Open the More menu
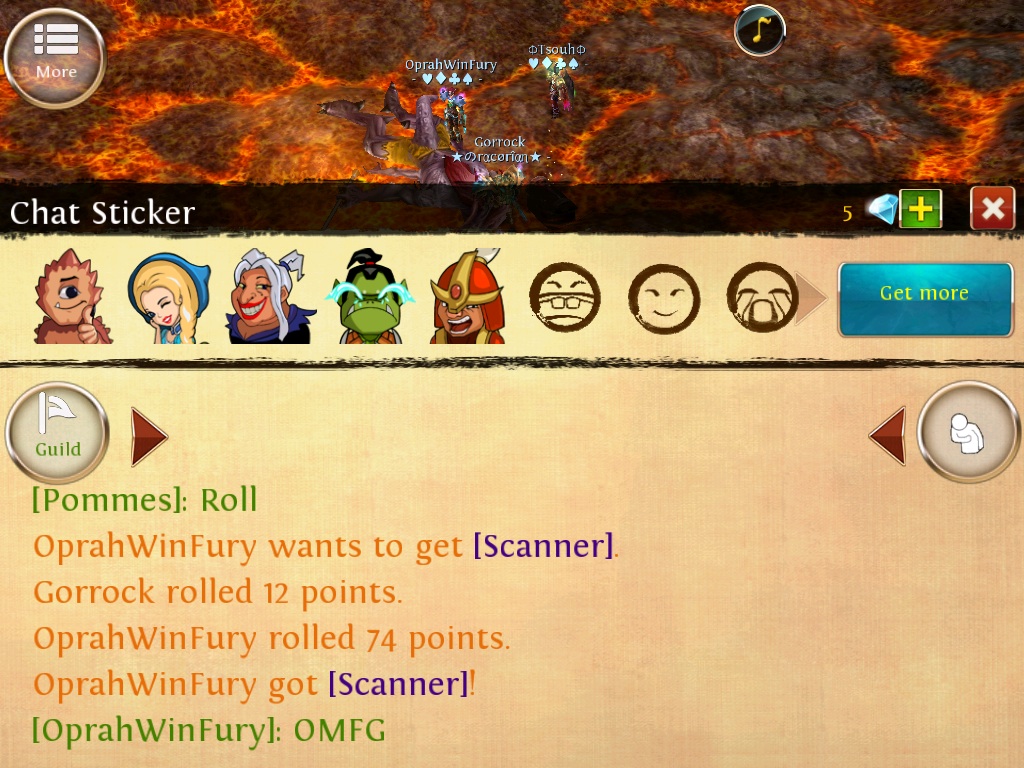This screenshot has width=1024, height=768. tap(55, 55)
